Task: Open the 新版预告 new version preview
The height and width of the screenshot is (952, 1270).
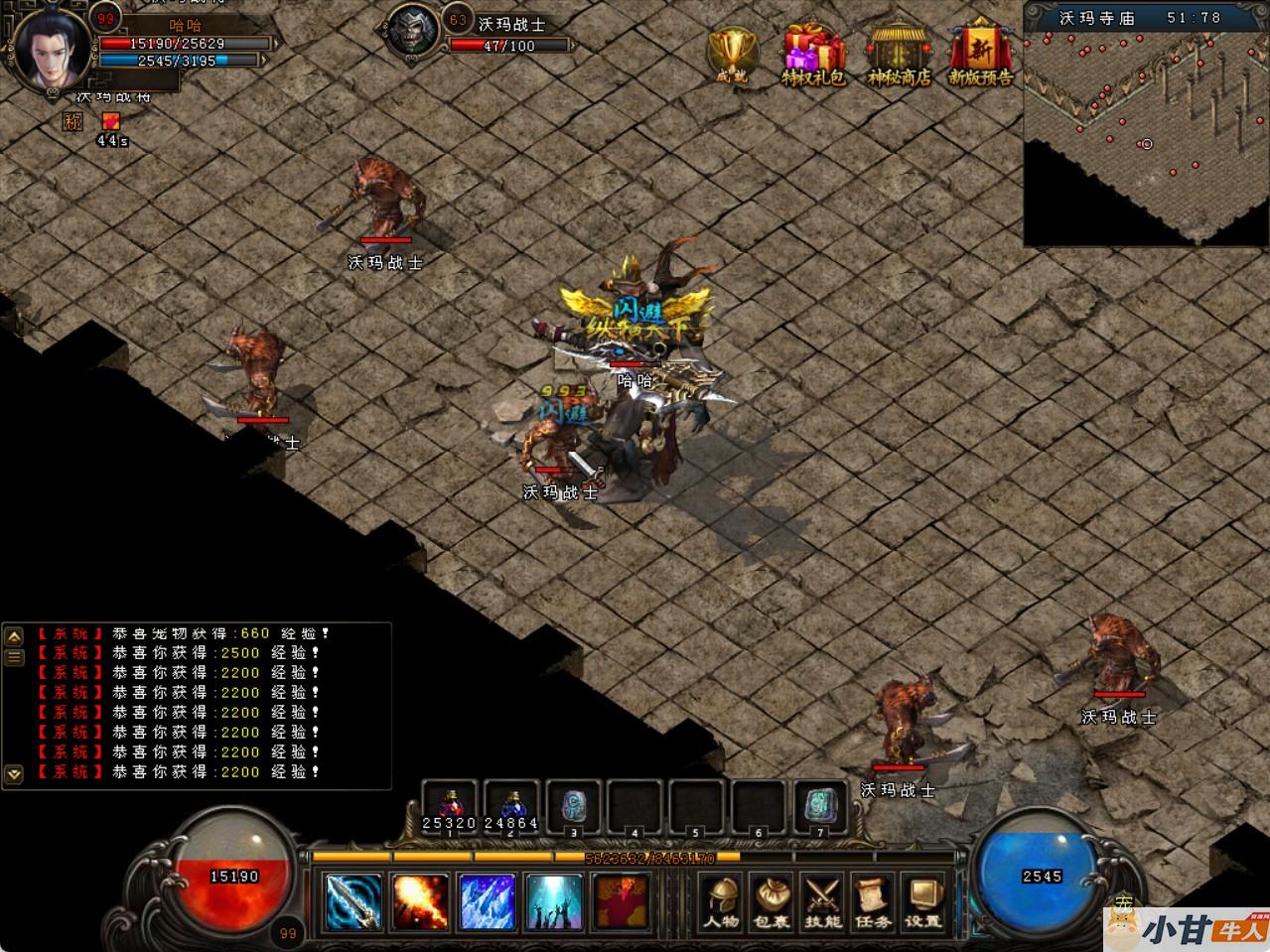Action: 980,53
